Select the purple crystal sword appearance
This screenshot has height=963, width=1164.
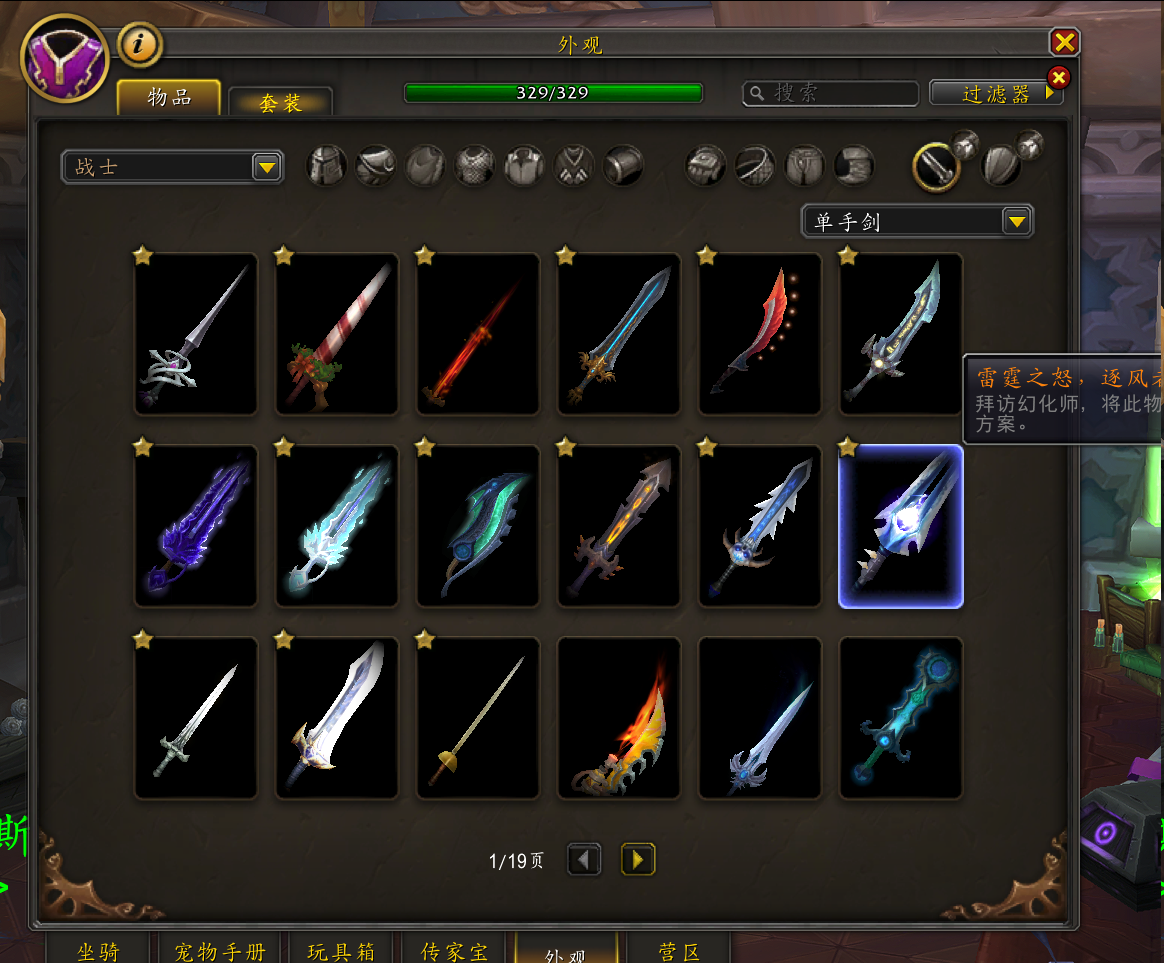(x=196, y=526)
